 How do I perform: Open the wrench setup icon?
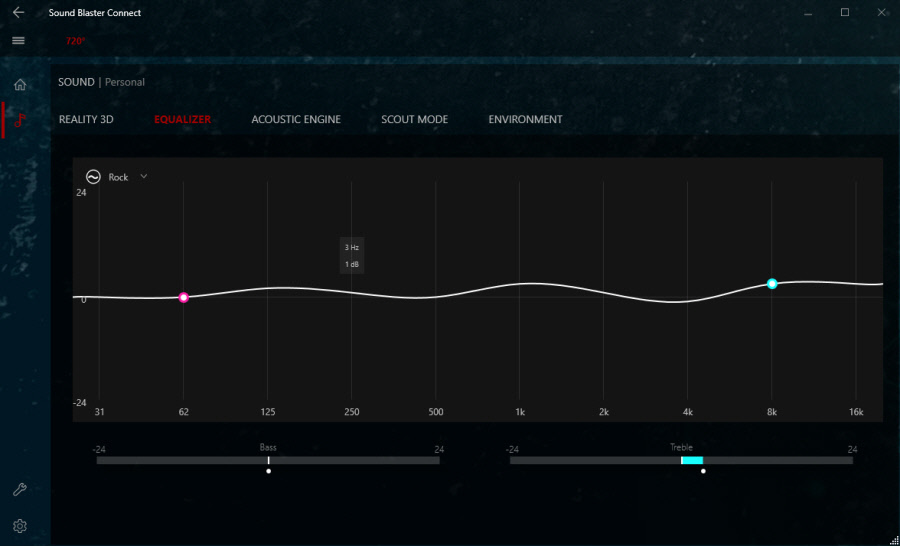(x=19, y=490)
